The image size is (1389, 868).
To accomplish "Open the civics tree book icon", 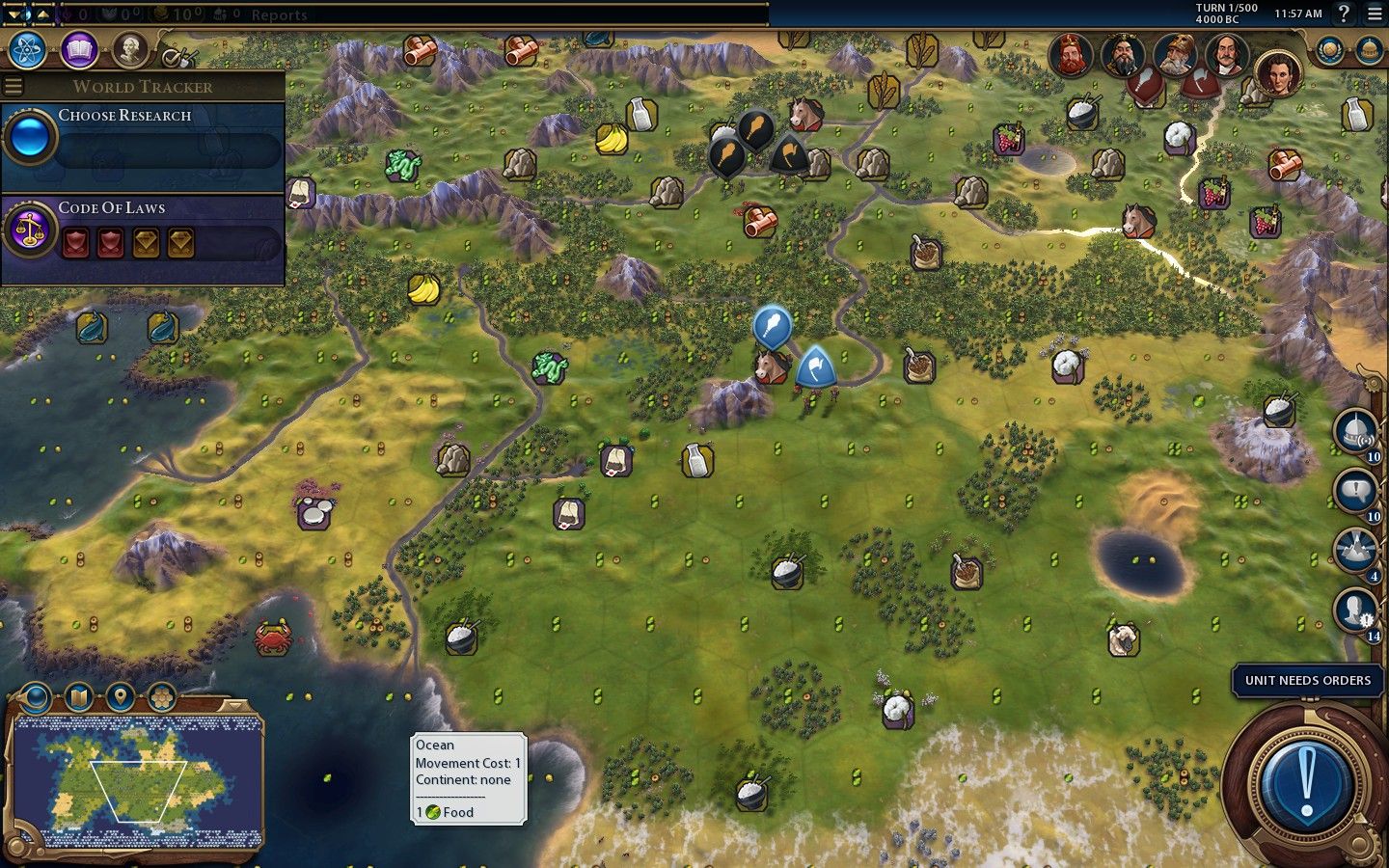I will coord(79,49).
